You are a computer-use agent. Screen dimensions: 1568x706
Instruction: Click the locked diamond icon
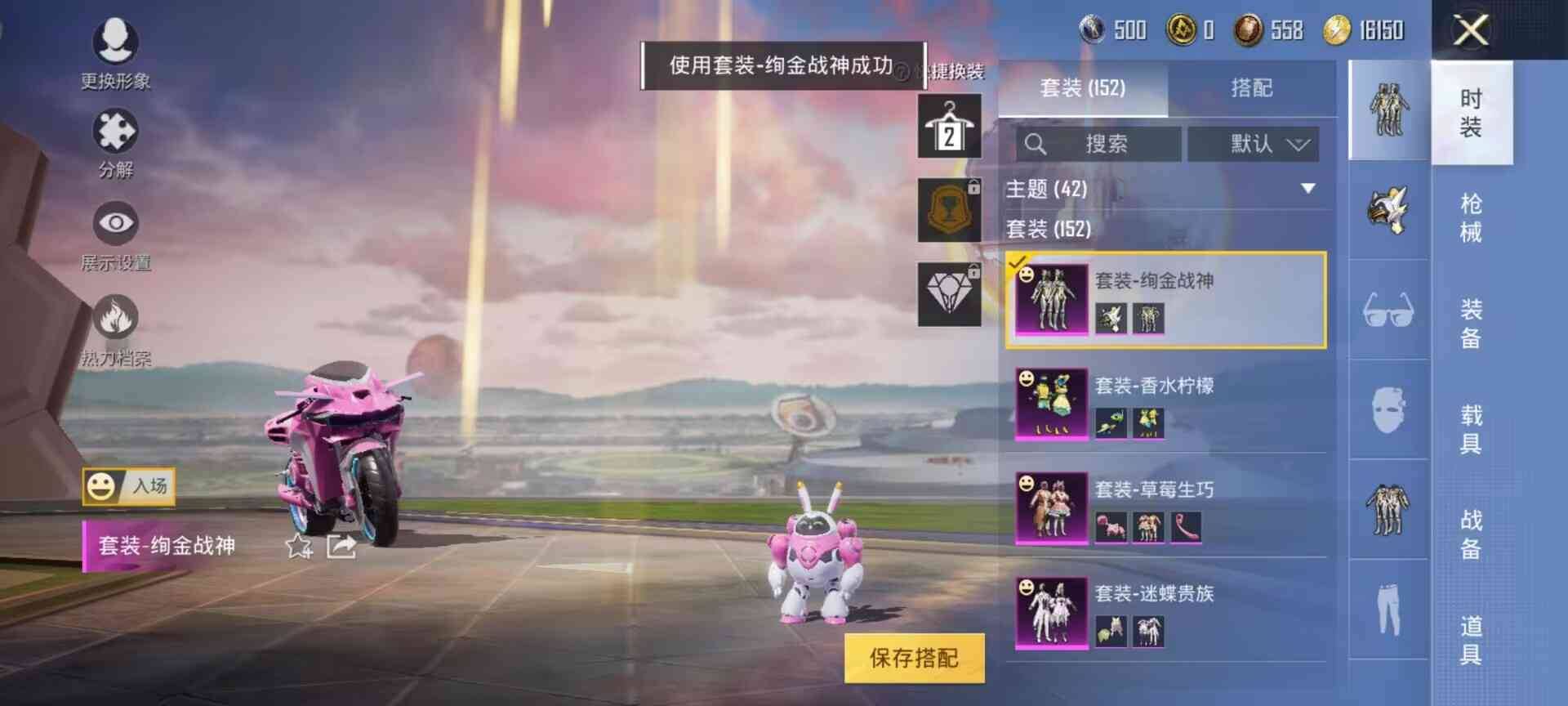click(950, 291)
